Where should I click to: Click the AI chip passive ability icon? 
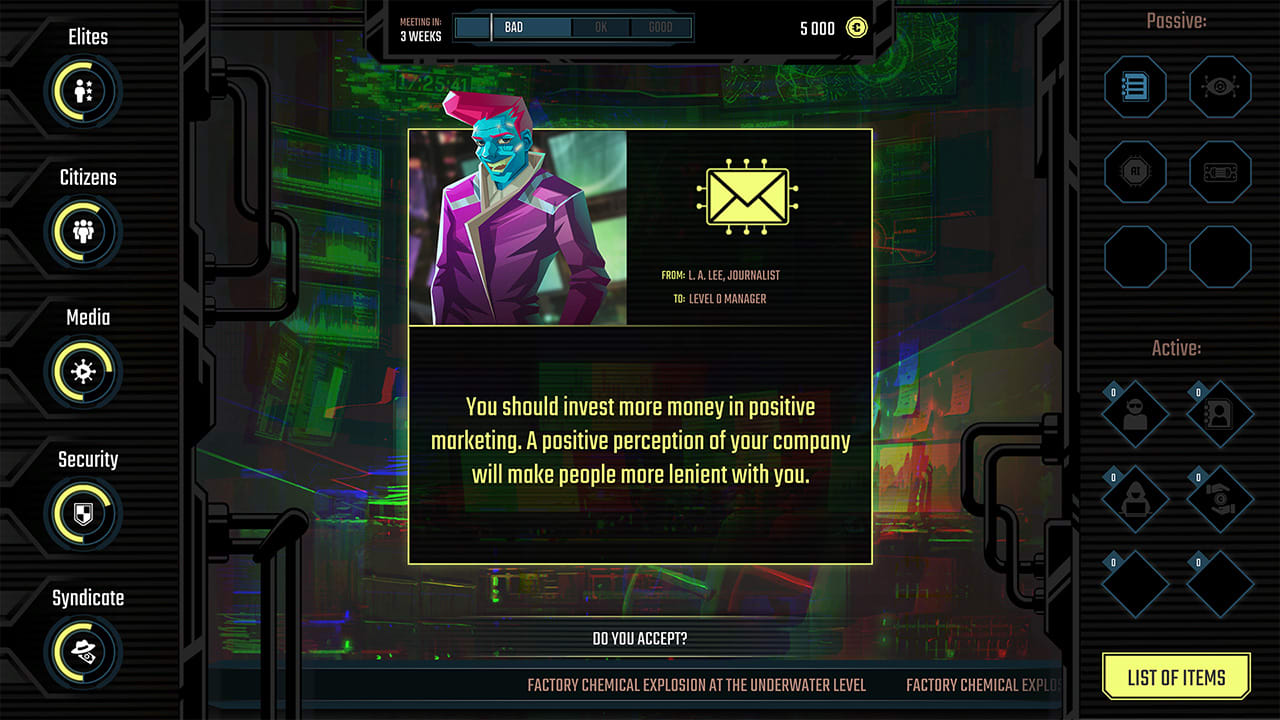click(1135, 171)
